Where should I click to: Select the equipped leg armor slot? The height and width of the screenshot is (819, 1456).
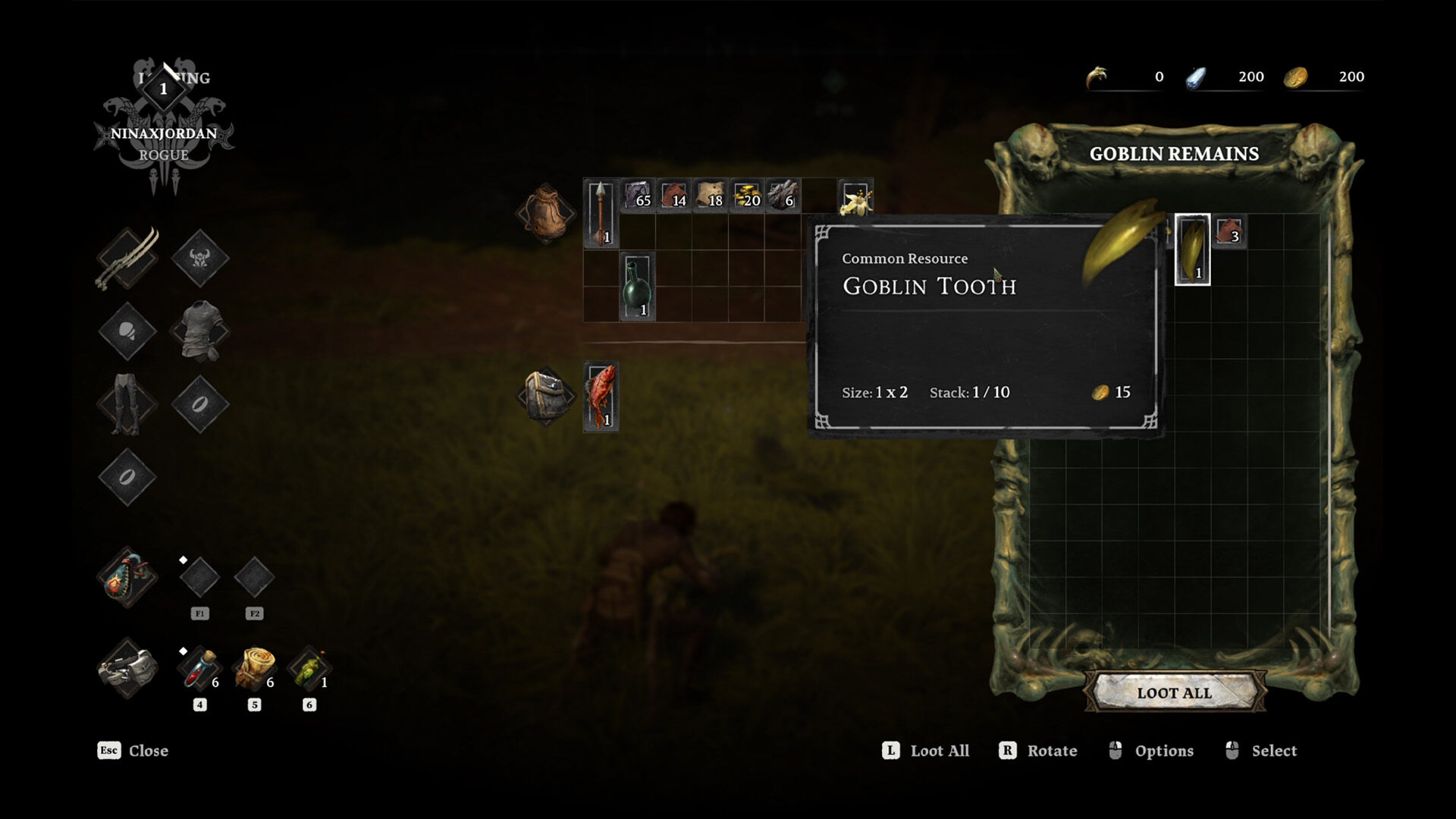coord(127,403)
